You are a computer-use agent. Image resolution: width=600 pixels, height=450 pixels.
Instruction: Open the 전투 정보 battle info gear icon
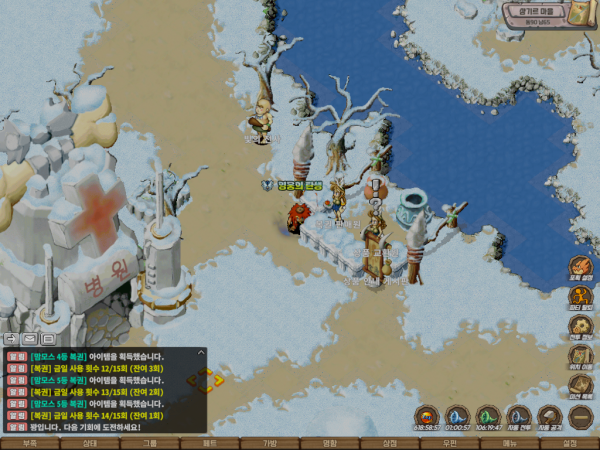point(581,326)
